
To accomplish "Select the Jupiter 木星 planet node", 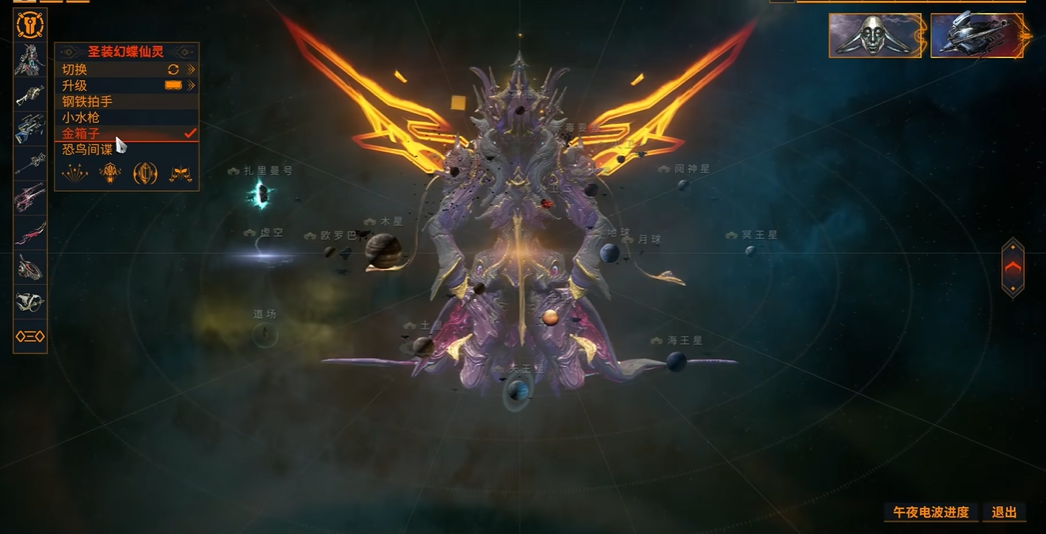I will (x=382, y=250).
